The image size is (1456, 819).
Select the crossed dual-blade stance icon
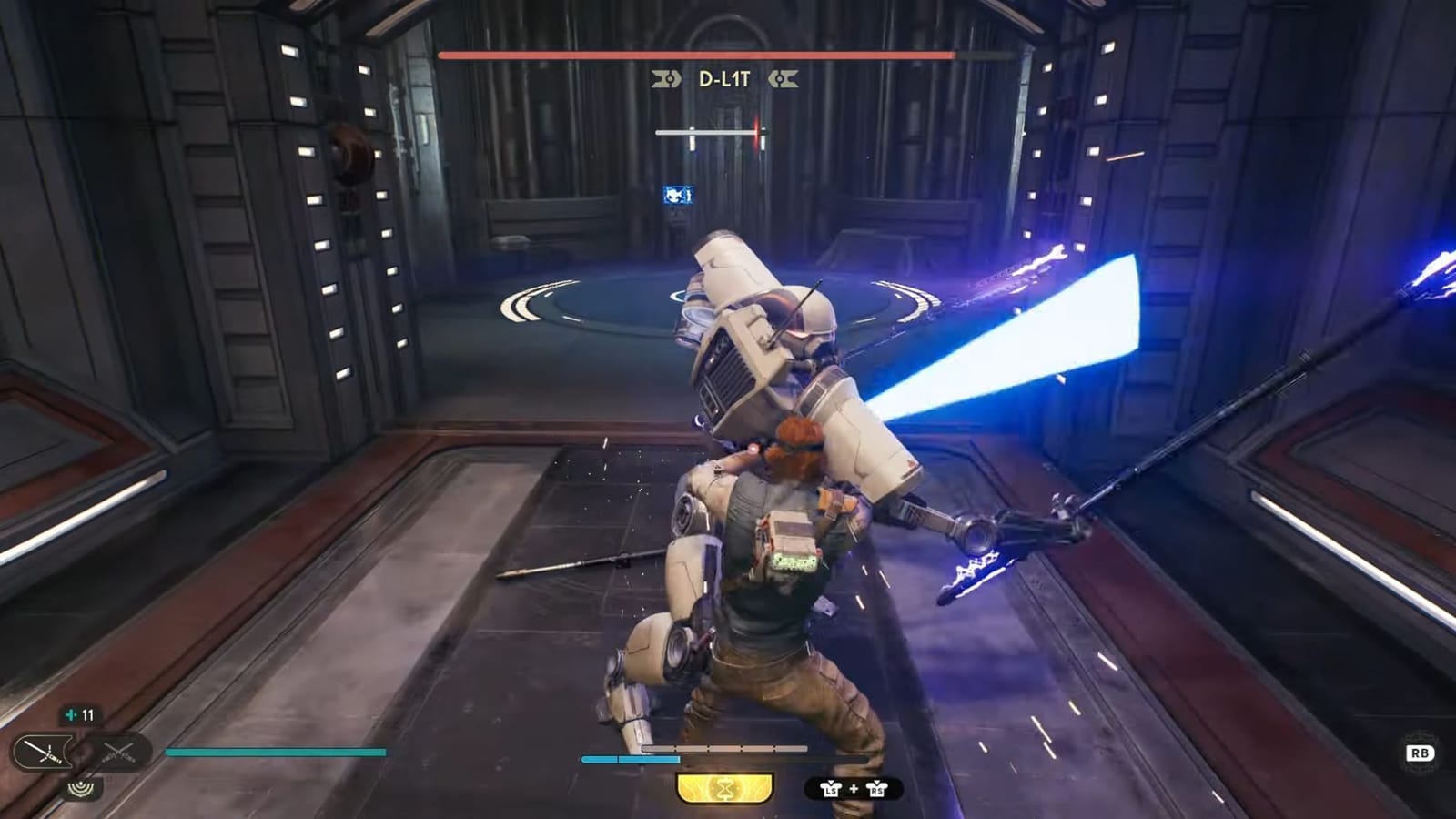118,753
